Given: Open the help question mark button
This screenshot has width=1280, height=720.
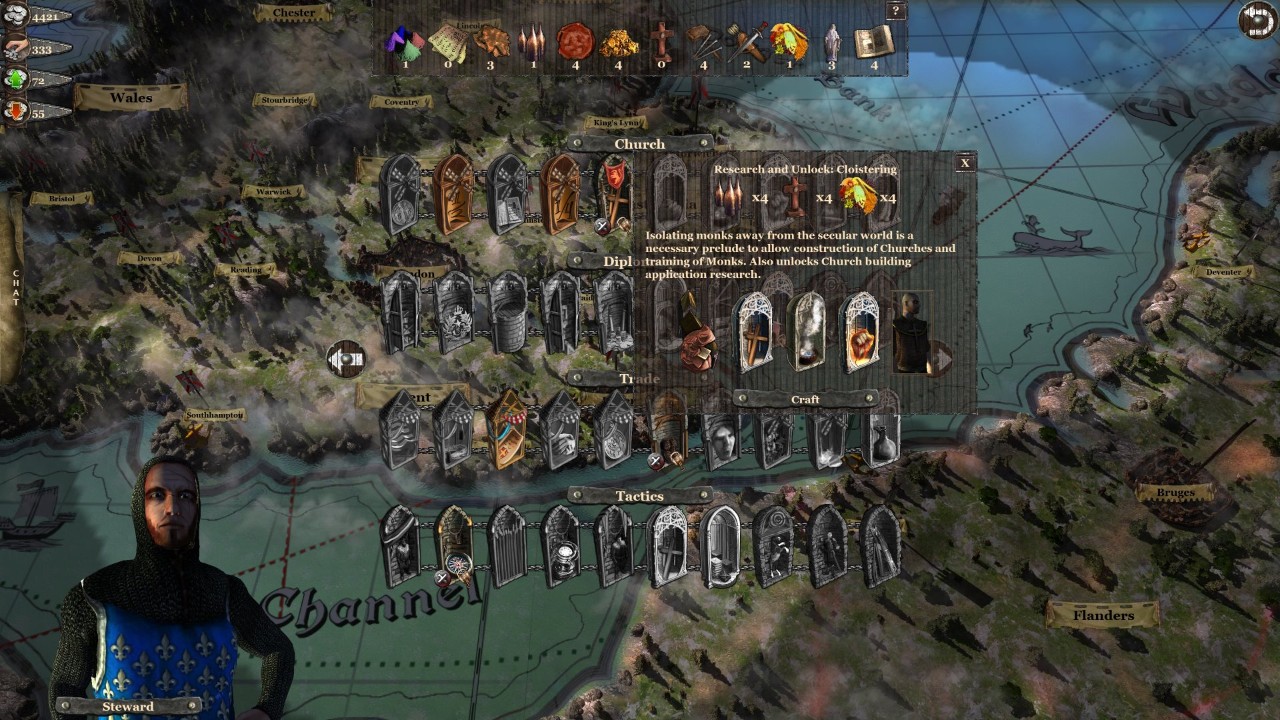Looking at the screenshot, I should 896,11.
